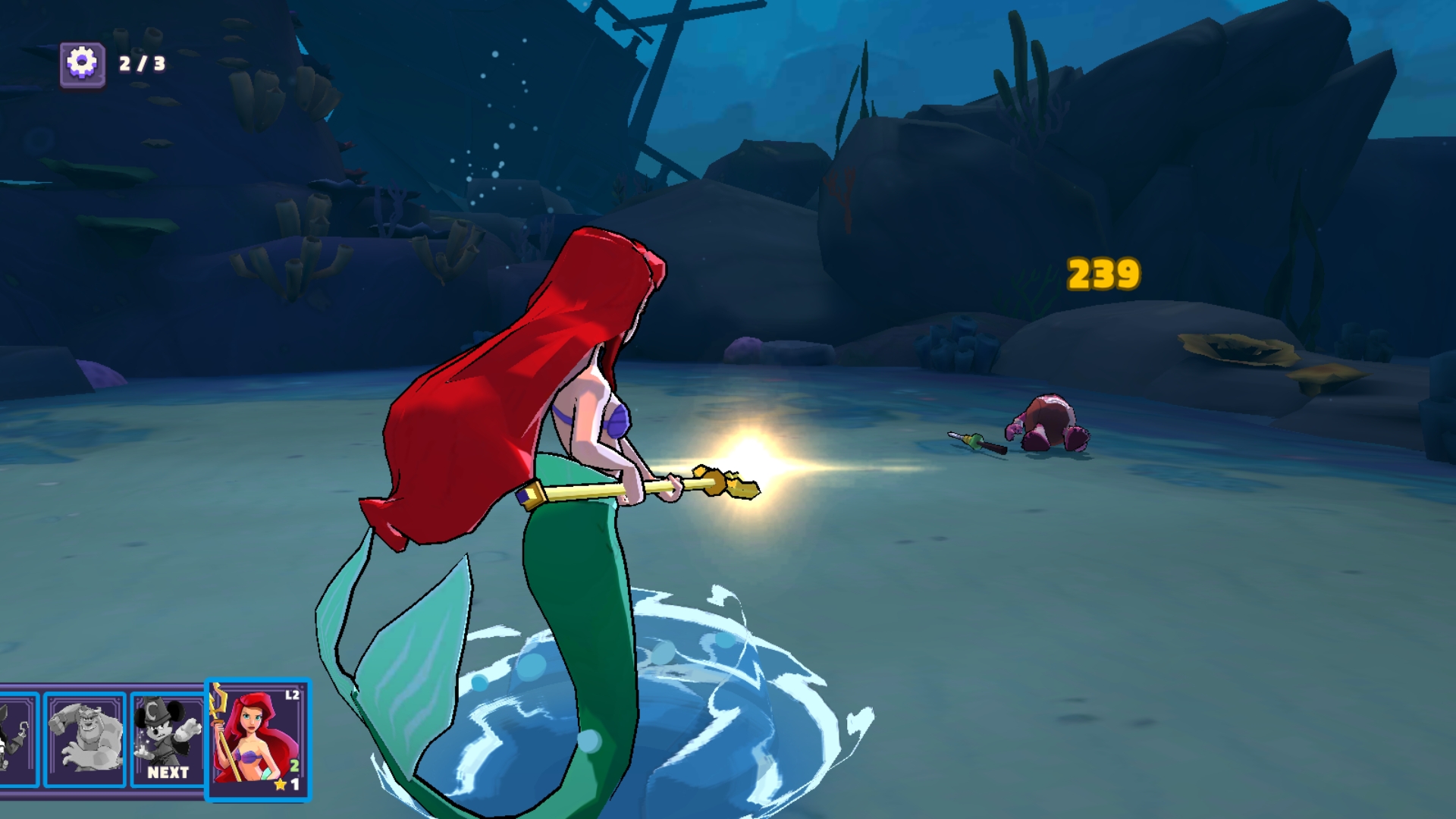Choose the Sorcerer Mickey card marked NEXT
Screen dimensions: 1456x819
167,739
